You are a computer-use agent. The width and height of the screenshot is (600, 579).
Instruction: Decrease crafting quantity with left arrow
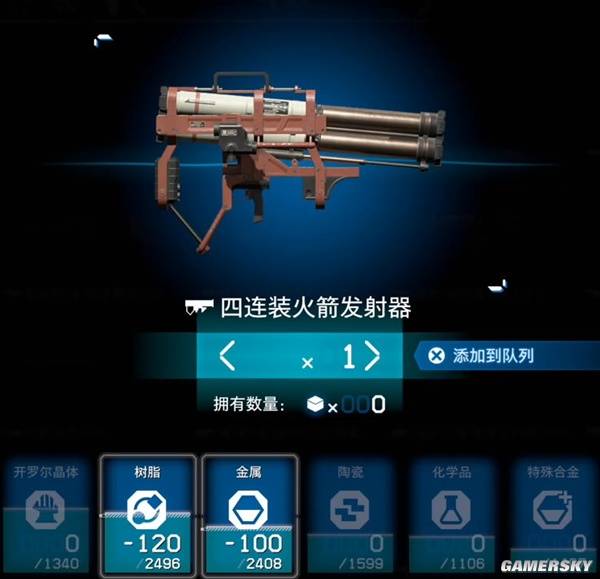(x=228, y=356)
